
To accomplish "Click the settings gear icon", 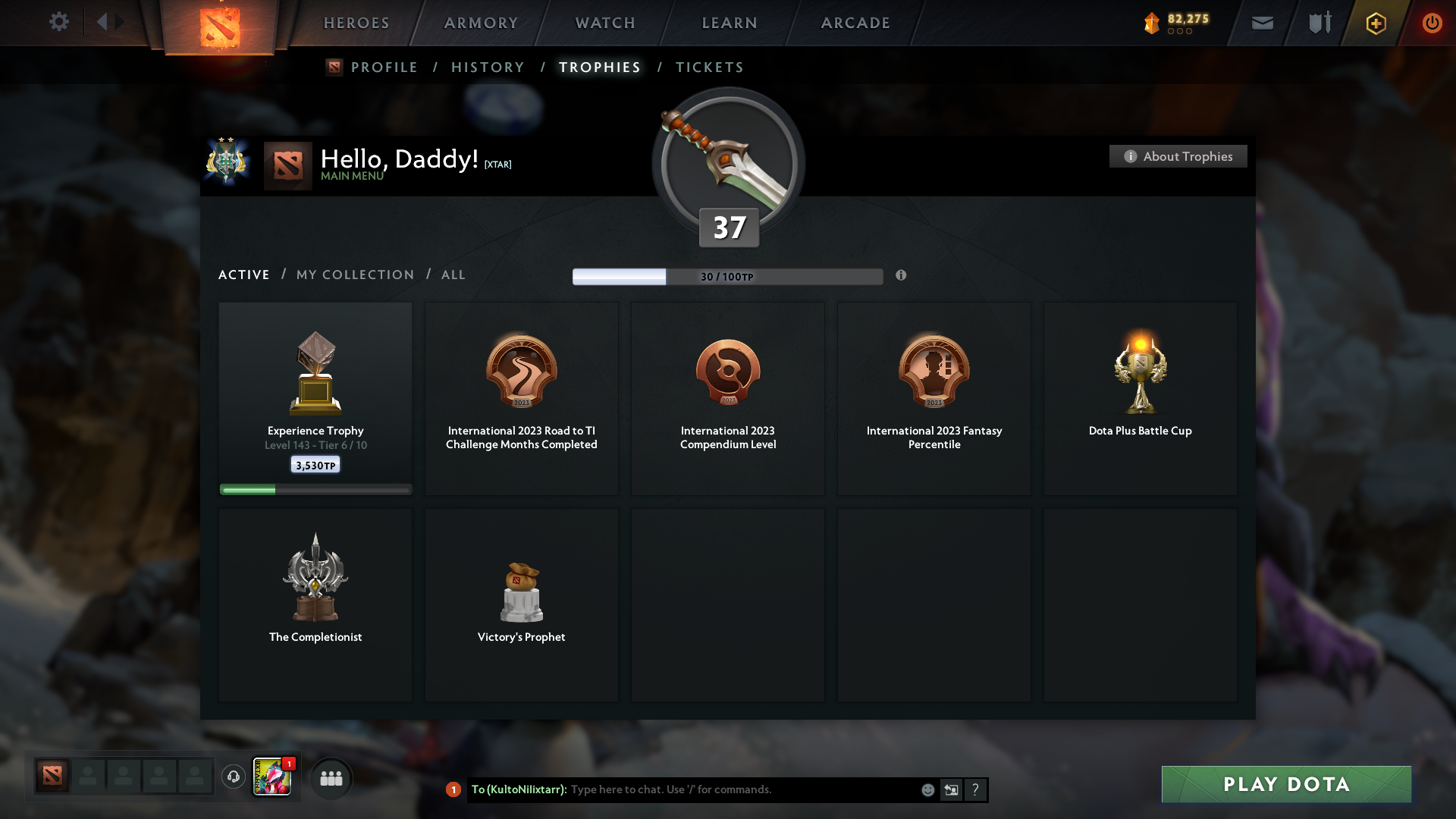I will coord(59,22).
